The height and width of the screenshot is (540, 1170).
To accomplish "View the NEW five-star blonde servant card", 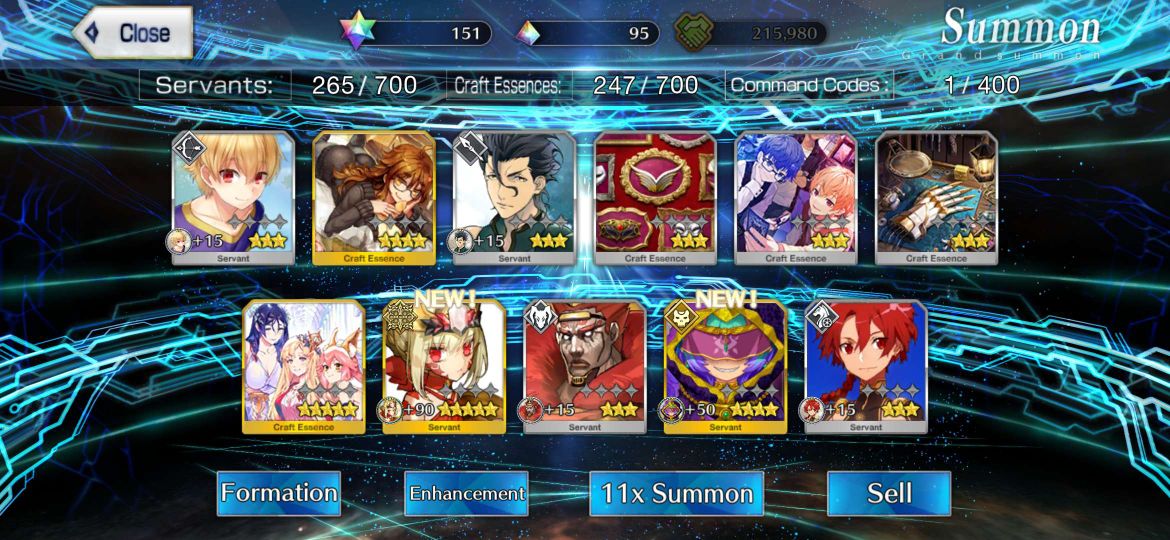I will 444,366.
